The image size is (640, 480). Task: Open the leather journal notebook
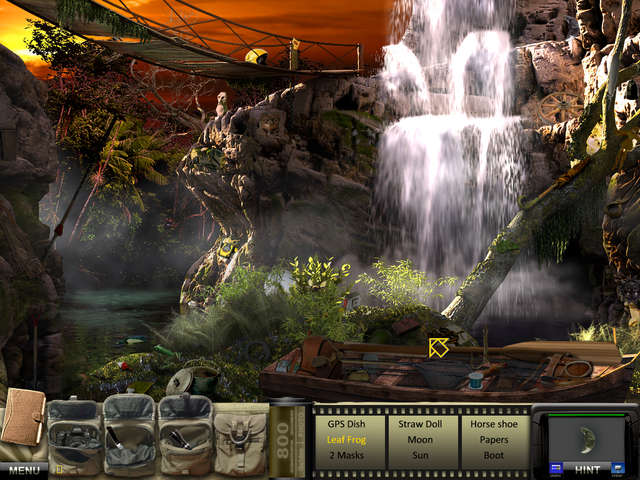click(x=22, y=420)
